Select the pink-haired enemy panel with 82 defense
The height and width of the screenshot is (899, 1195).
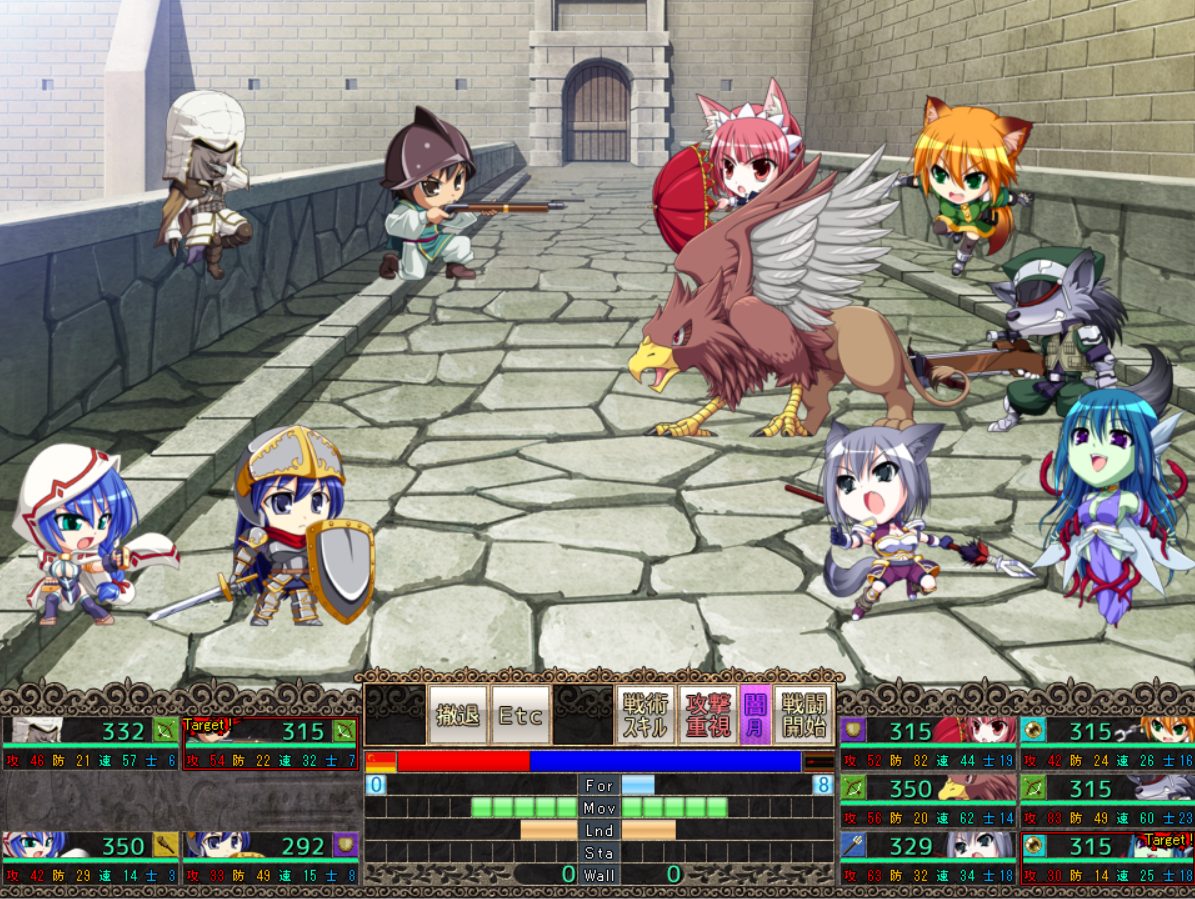(928, 743)
